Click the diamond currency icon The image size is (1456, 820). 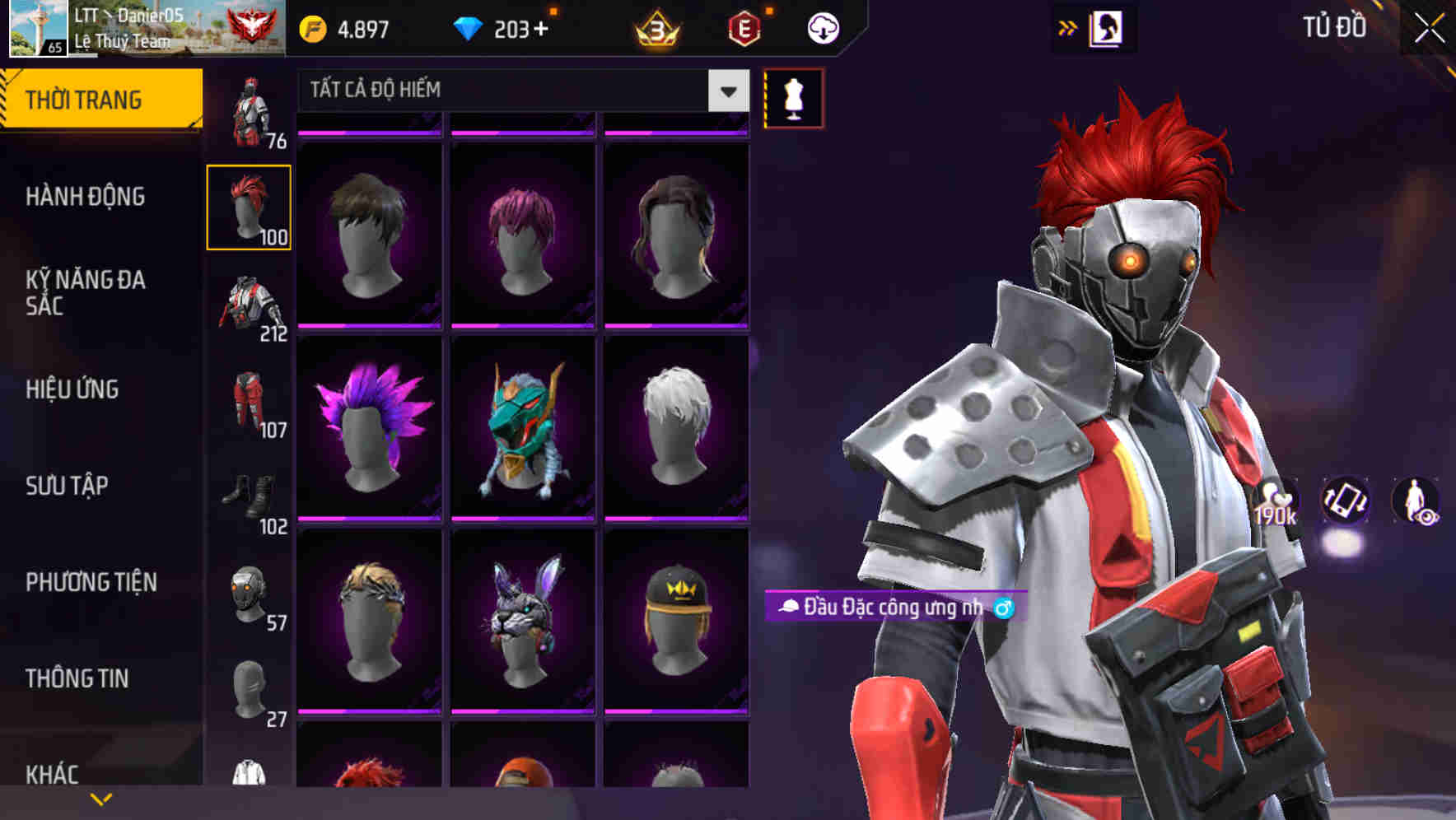coord(469,26)
